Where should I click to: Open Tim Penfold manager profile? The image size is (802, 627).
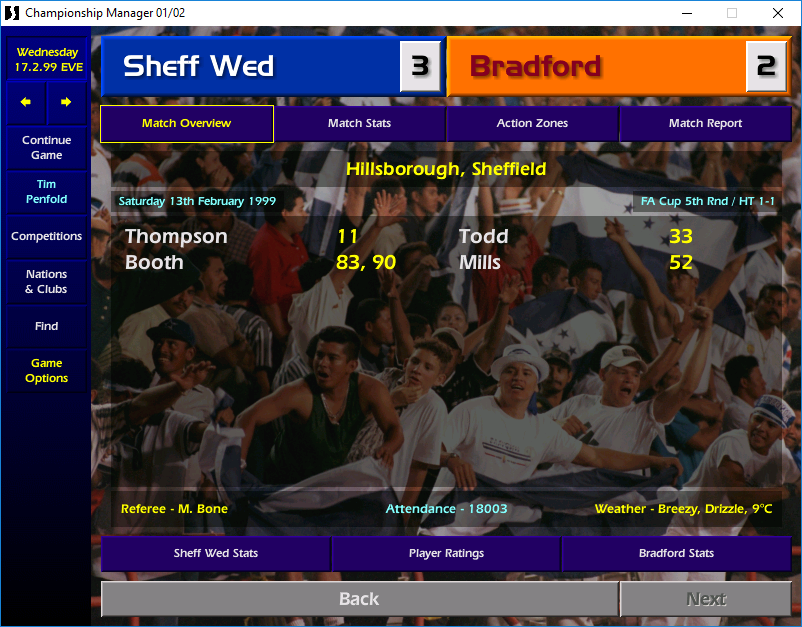tap(46, 192)
